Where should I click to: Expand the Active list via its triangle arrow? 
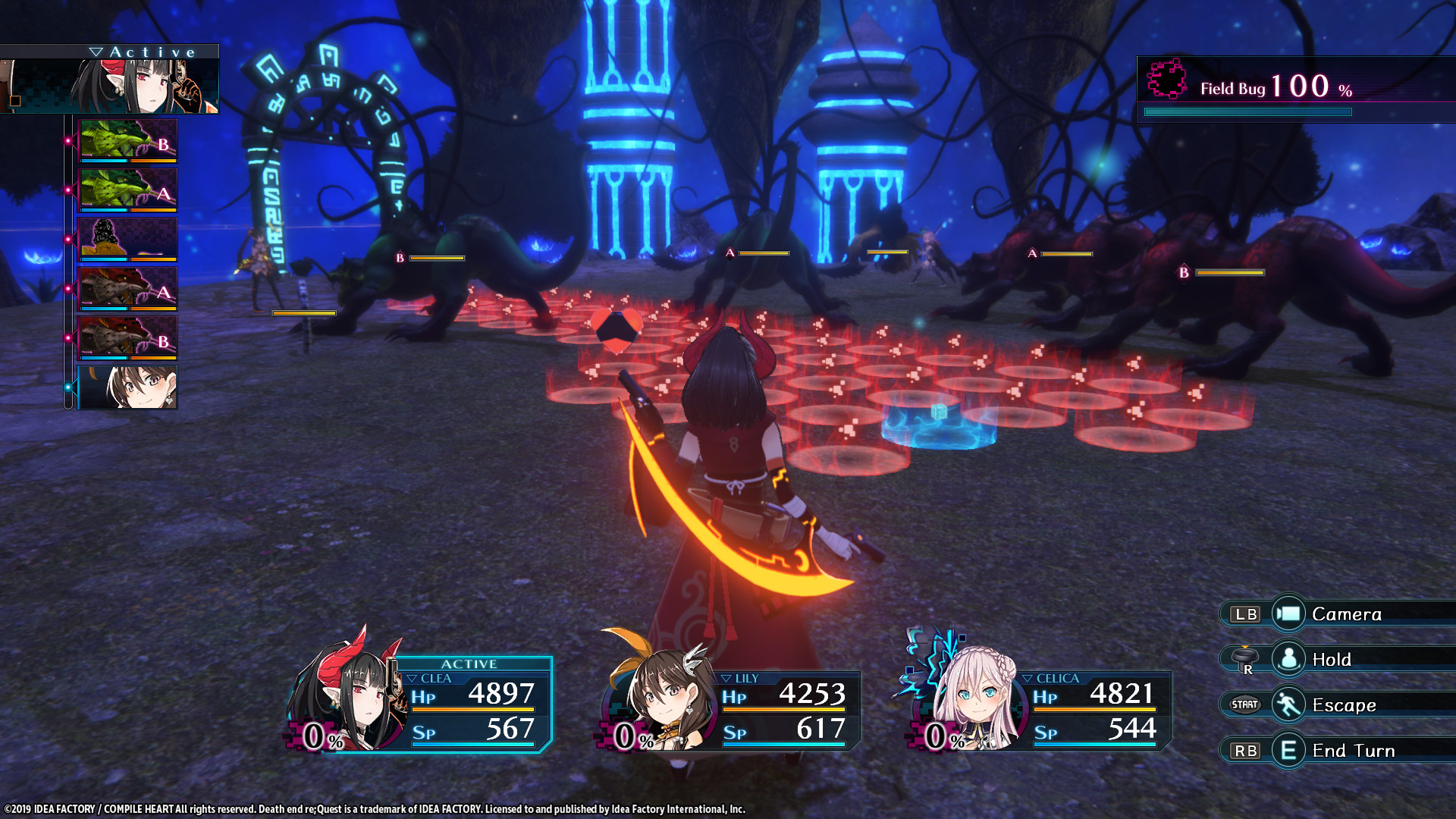coord(97,50)
